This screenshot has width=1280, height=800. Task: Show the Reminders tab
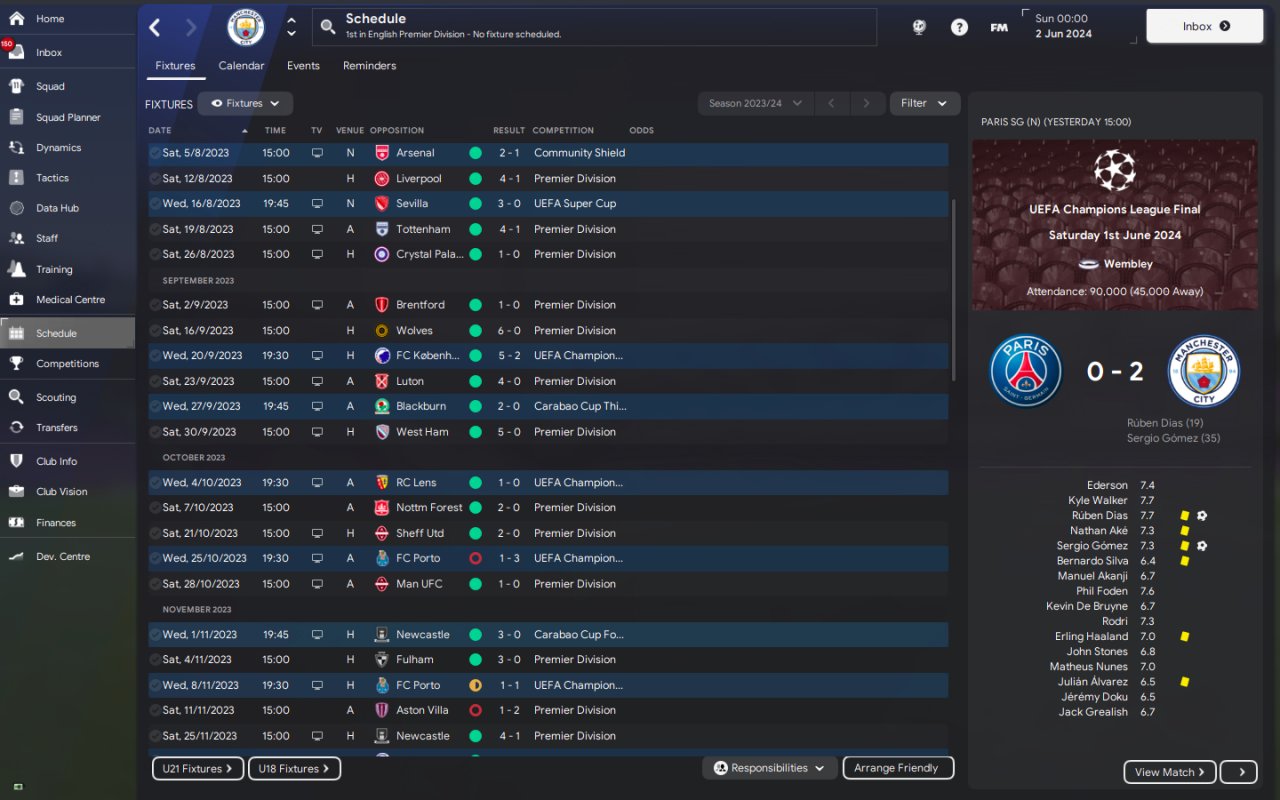coord(369,66)
